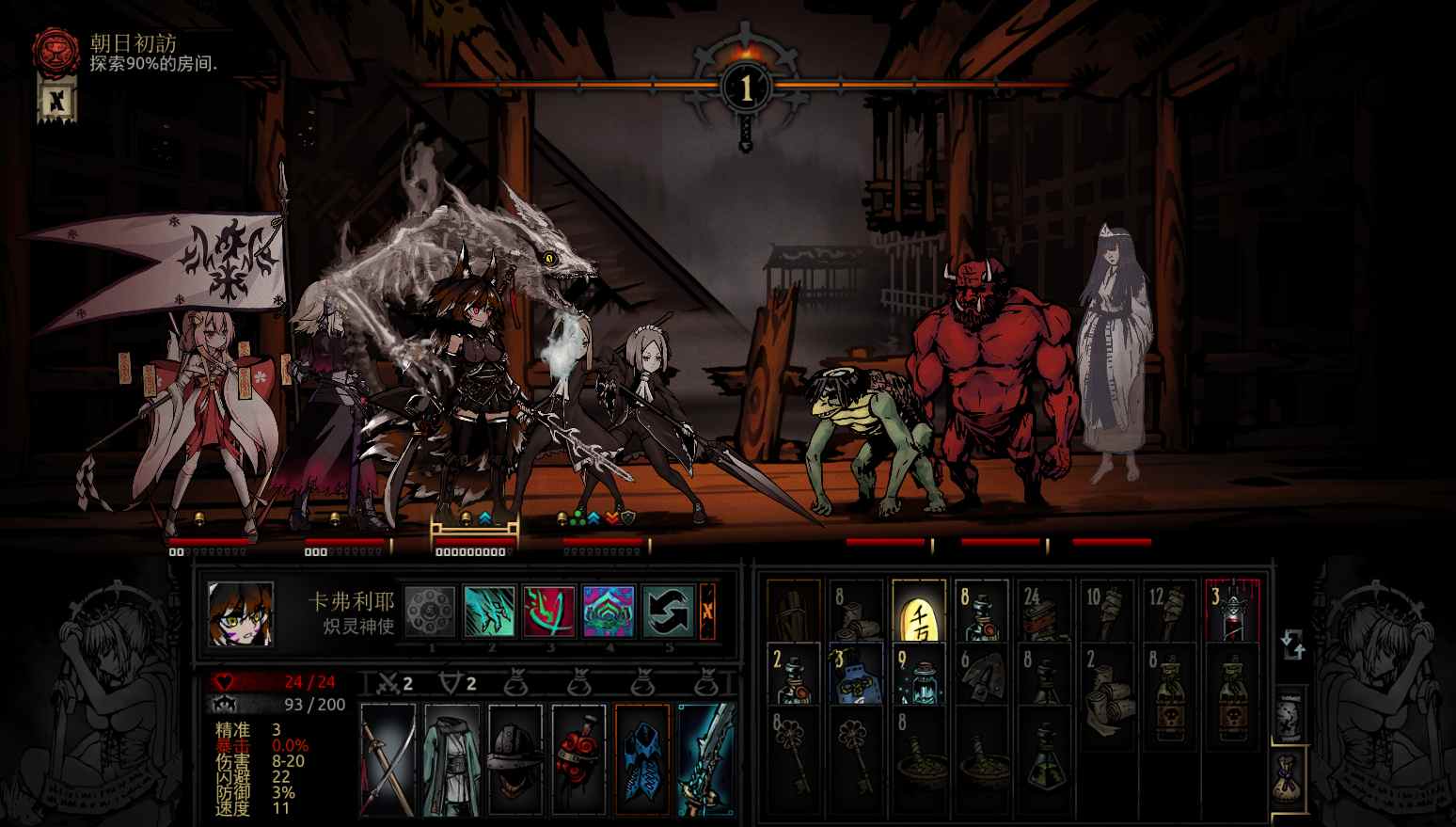1456x827 pixels.
Task: Click the orange pass turn button
Action: 707,611
